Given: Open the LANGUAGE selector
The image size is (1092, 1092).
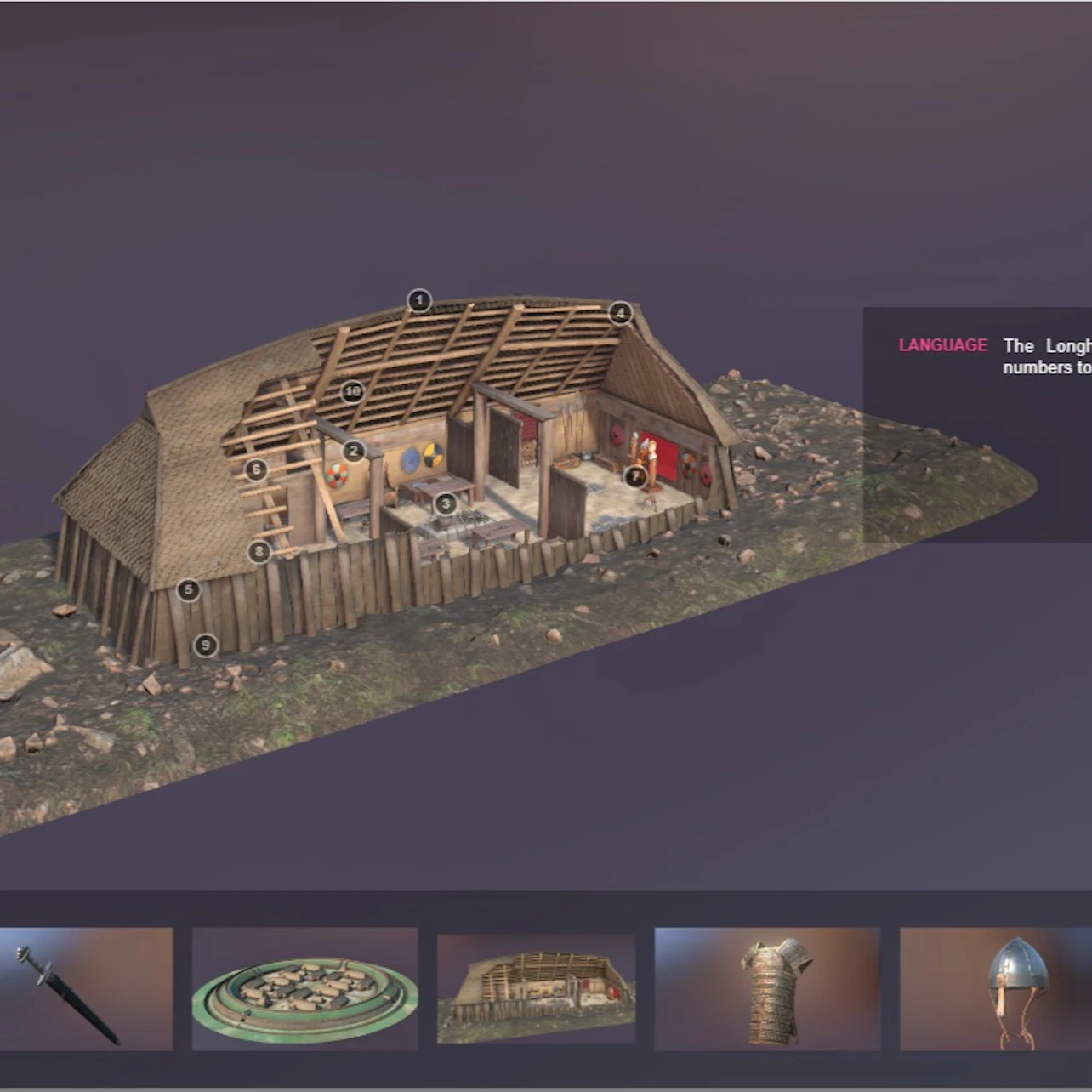Looking at the screenshot, I should 942,345.
